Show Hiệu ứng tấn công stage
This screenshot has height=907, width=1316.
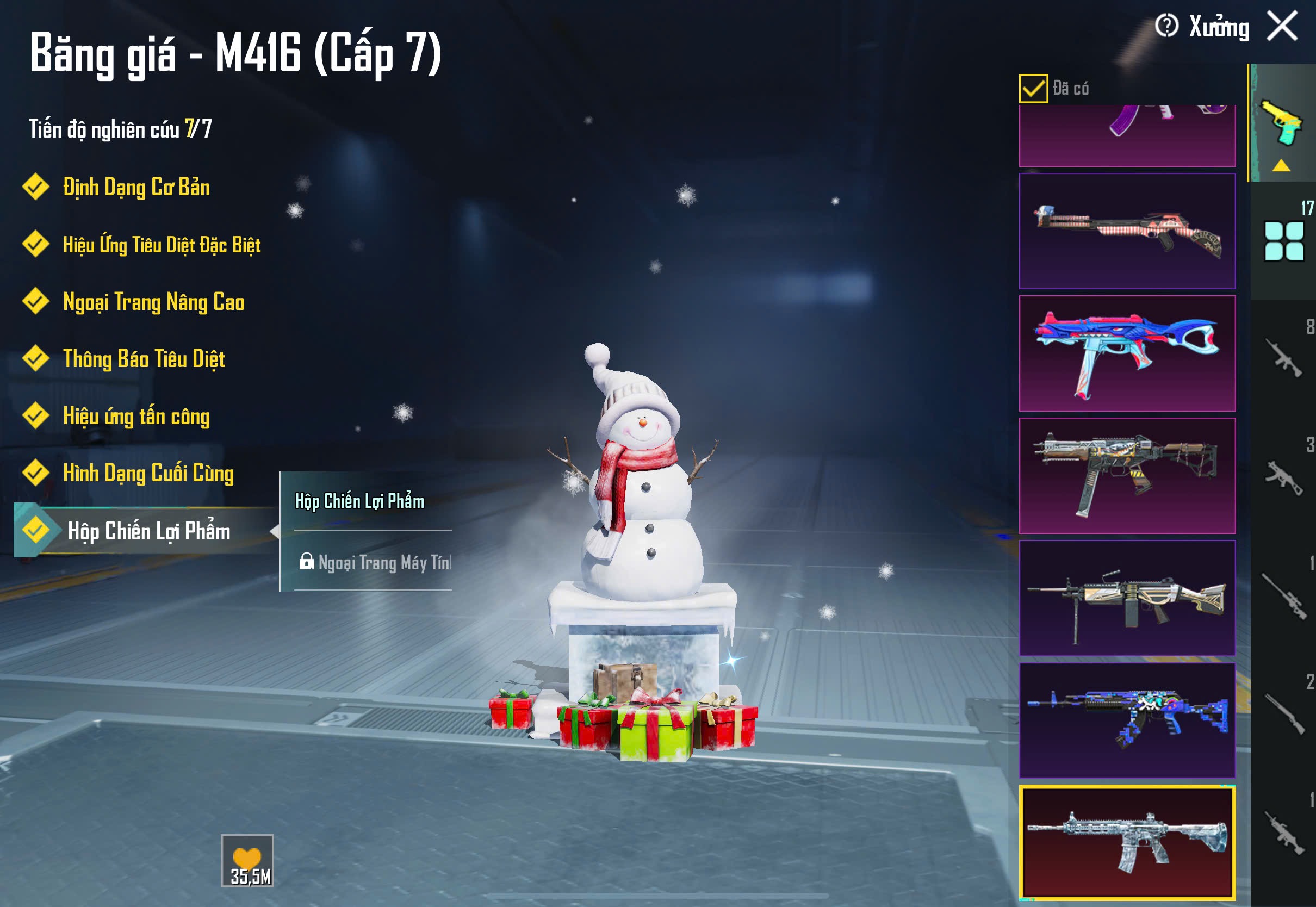pyautogui.click(x=136, y=416)
